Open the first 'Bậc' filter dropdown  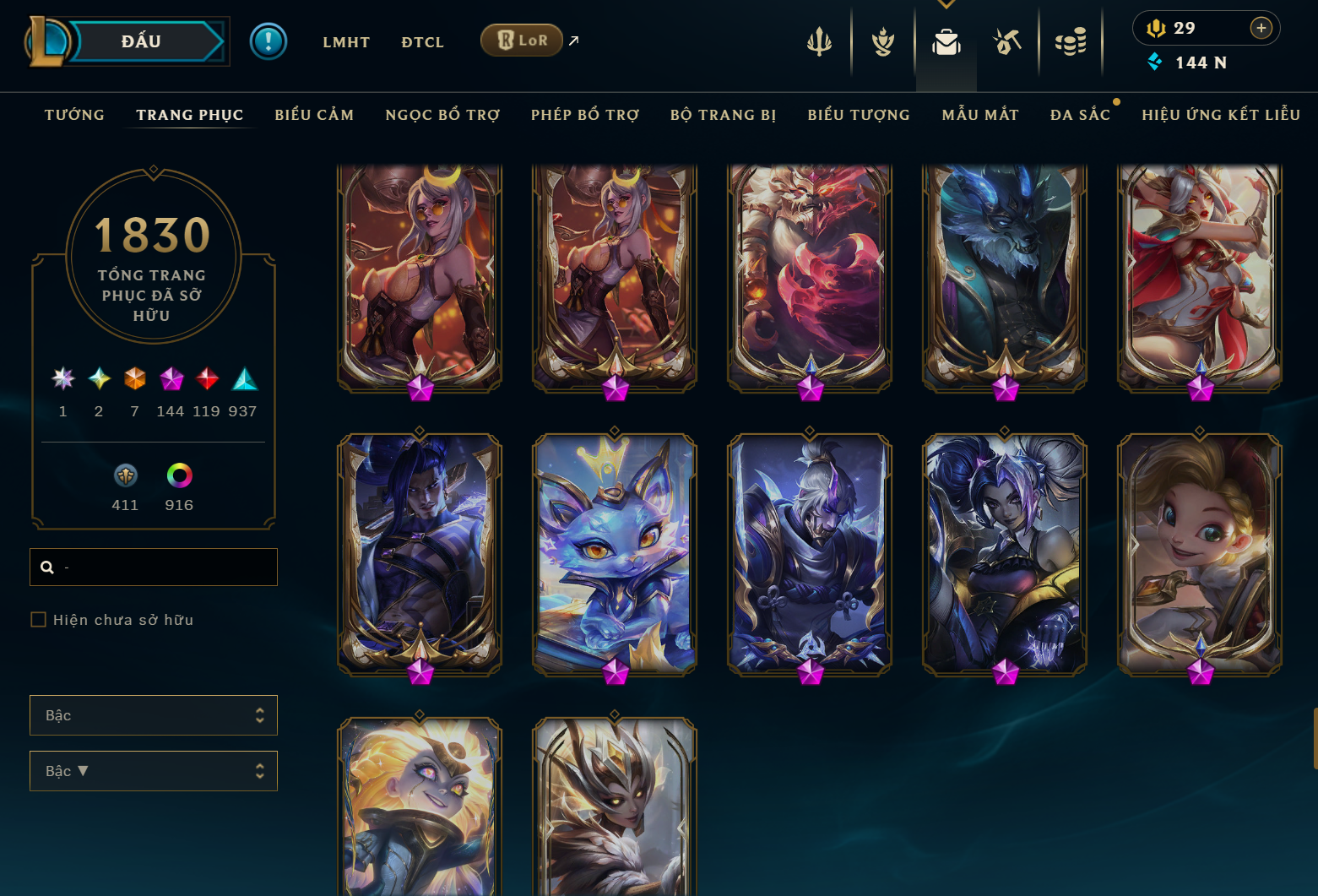[x=154, y=714]
